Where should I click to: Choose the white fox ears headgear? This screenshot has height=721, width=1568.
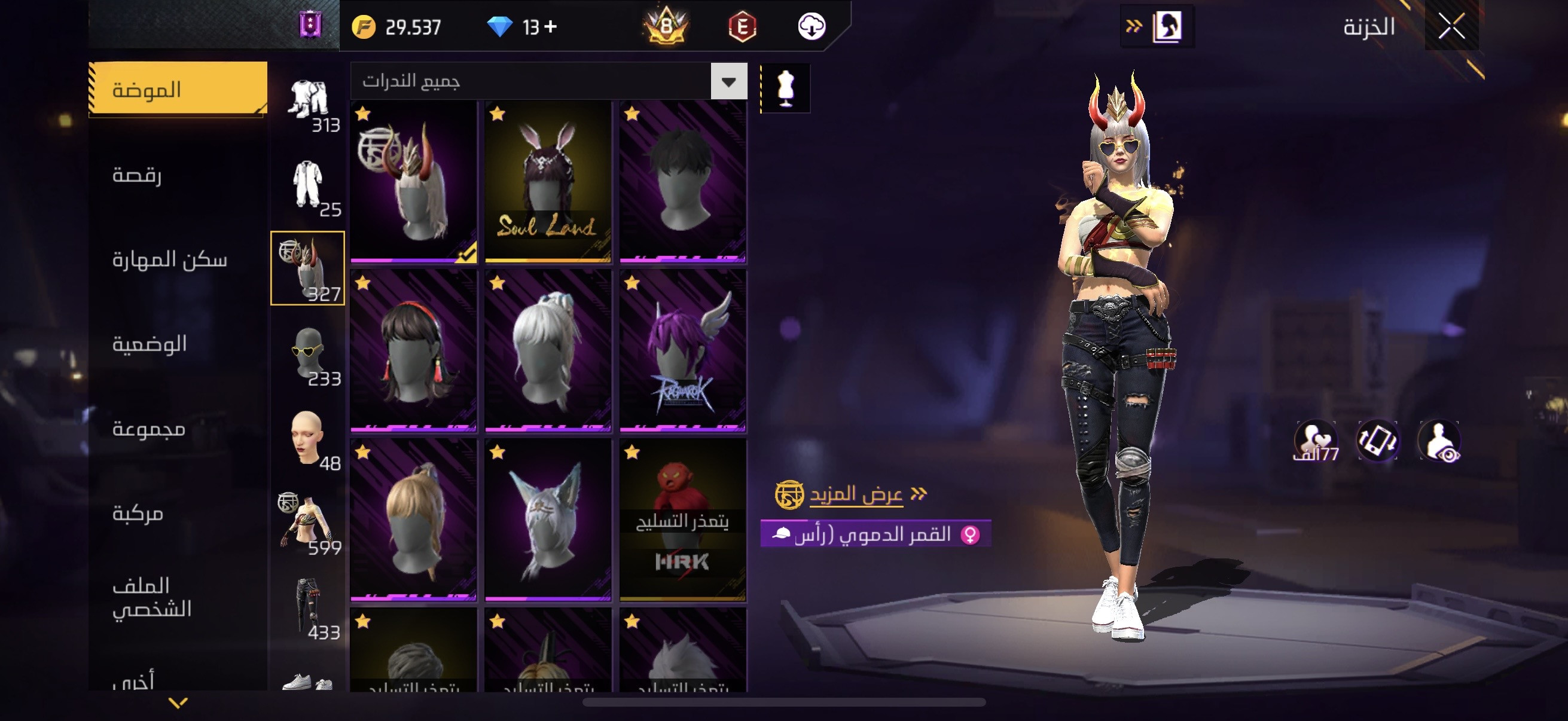coord(548,520)
